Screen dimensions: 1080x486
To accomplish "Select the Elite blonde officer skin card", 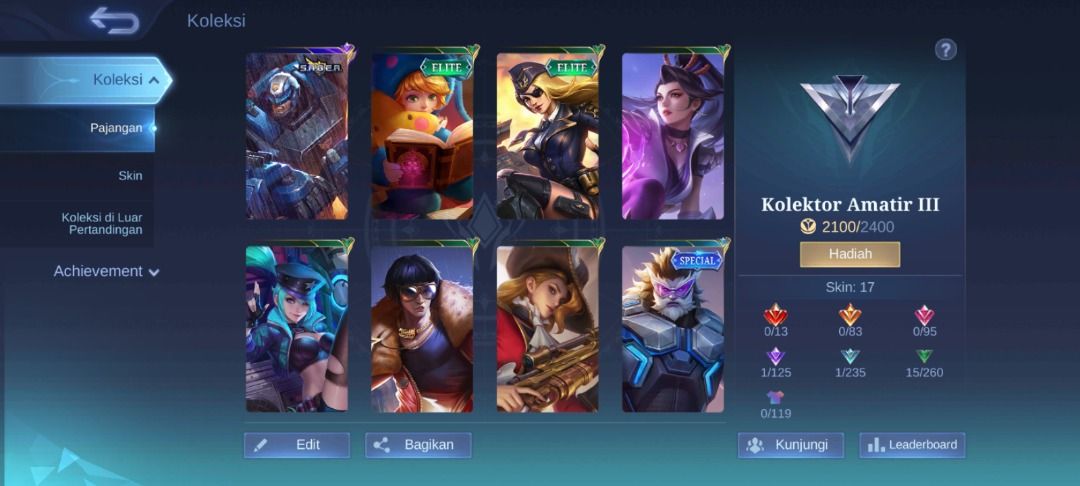I will point(547,135).
